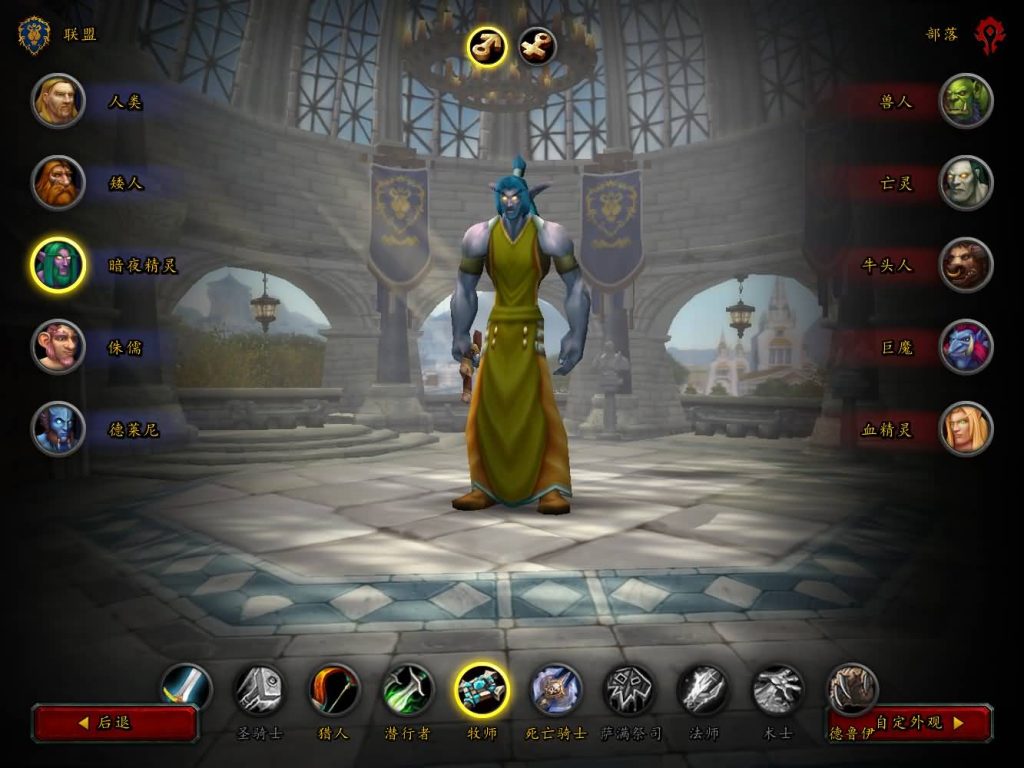Choose the Dwarf race (矮人)
The image size is (1024, 768).
[58, 183]
